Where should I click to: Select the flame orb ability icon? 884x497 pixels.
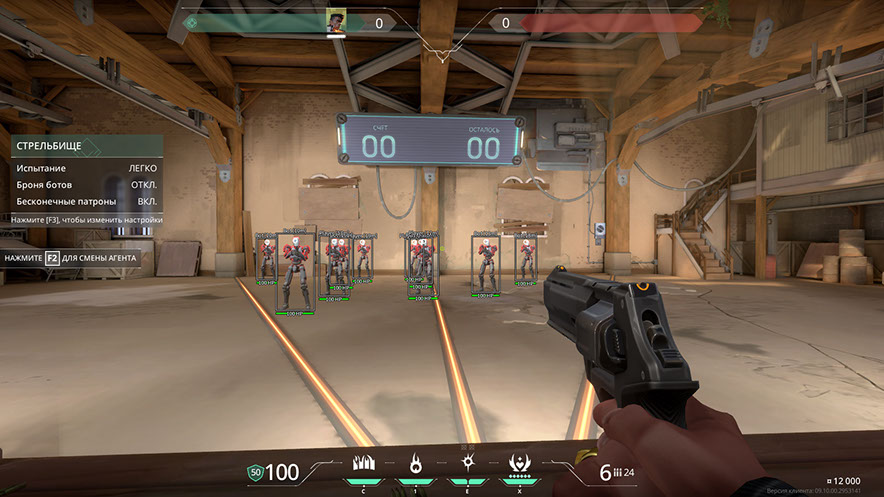click(415, 463)
